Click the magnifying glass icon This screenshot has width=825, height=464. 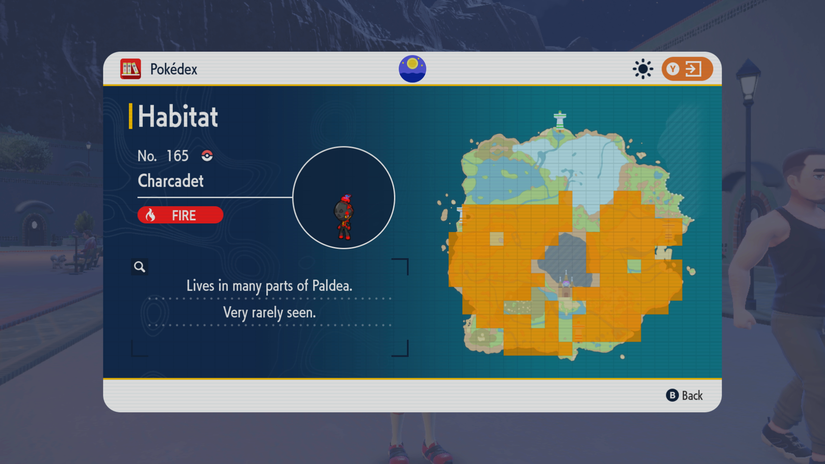coord(140,267)
